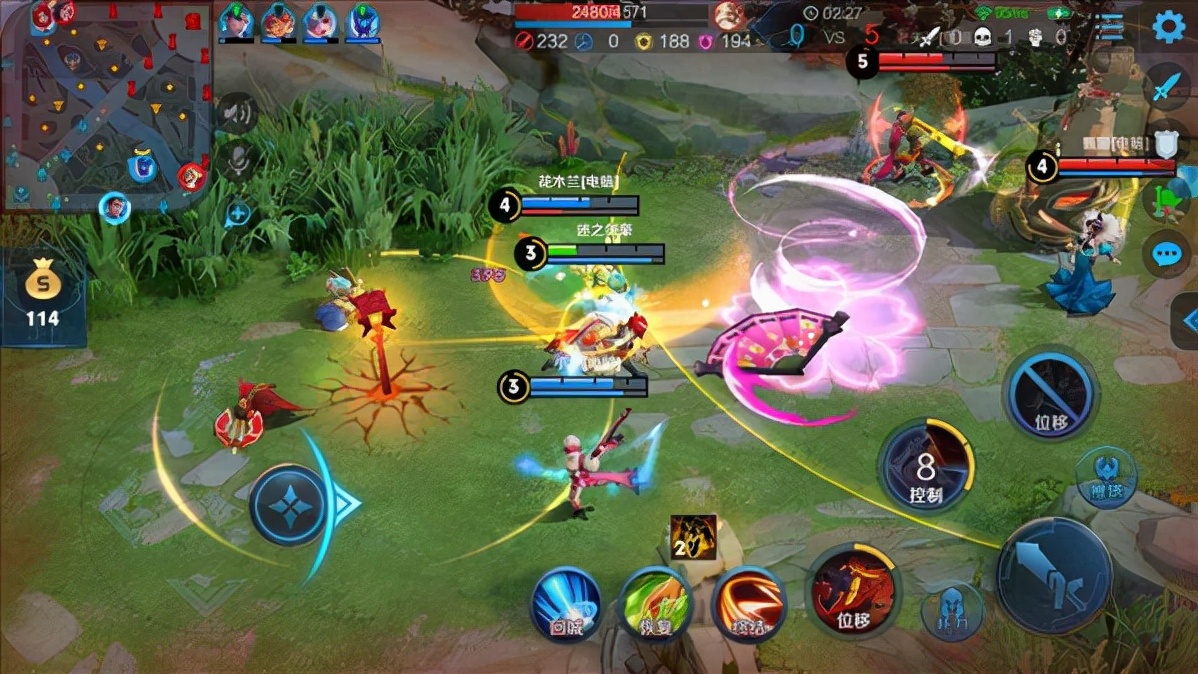
Task: Click the minimap
Action: coord(107,105)
